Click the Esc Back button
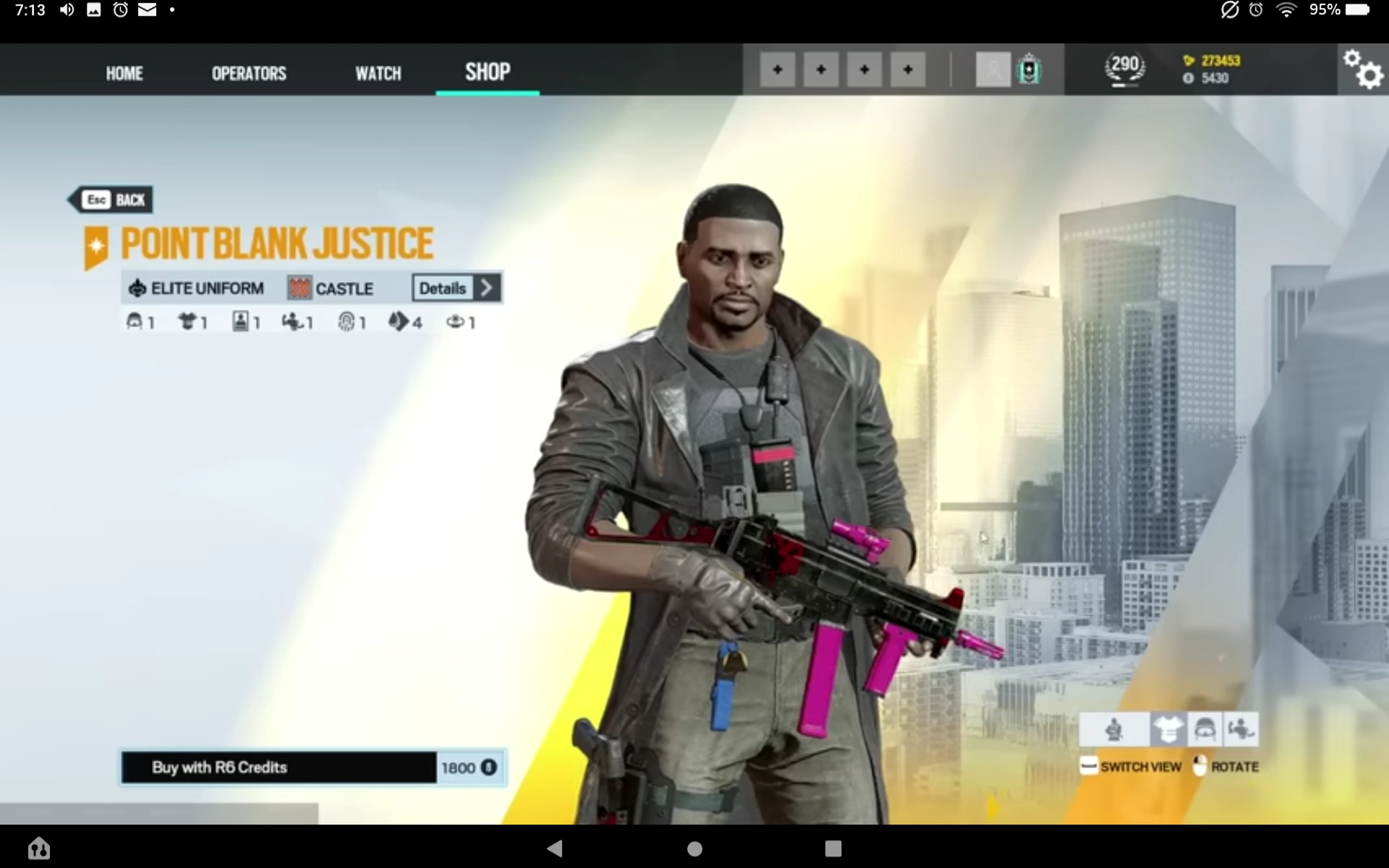1389x868 pixels. (x=110, y=200)
